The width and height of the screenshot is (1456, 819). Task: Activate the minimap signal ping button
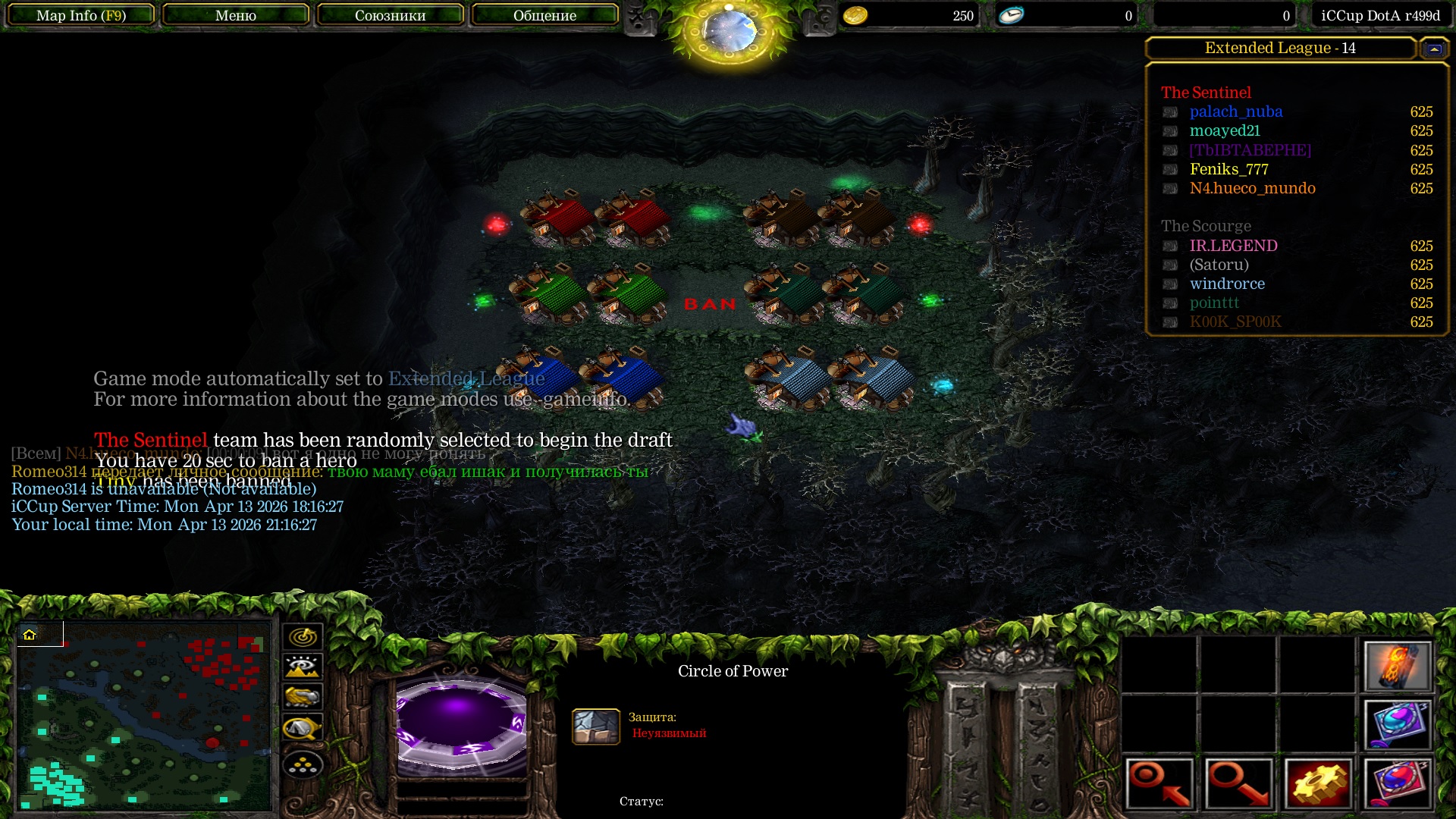coord(303,637)
